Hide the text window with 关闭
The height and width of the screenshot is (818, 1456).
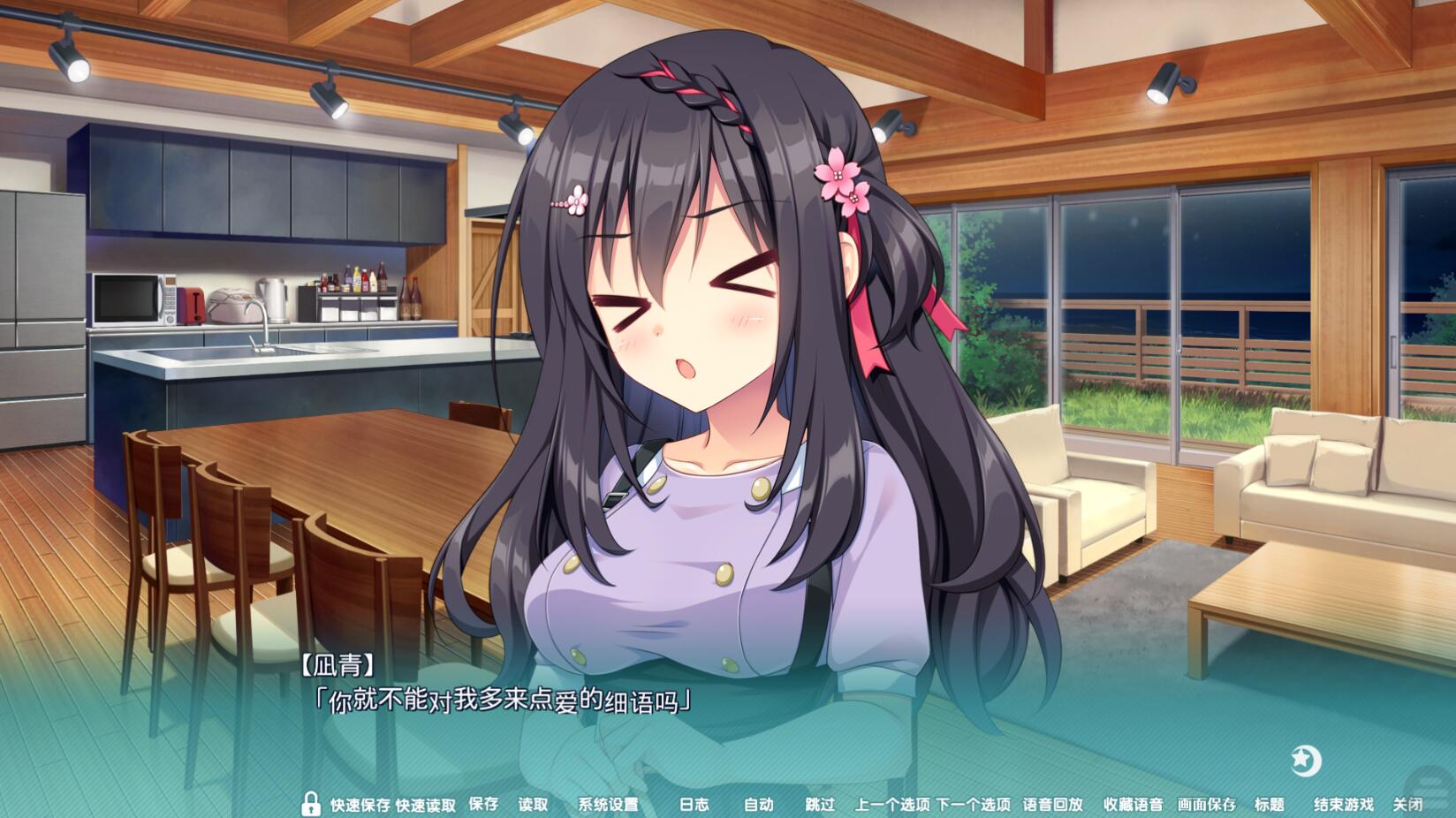coord(1407,804)
